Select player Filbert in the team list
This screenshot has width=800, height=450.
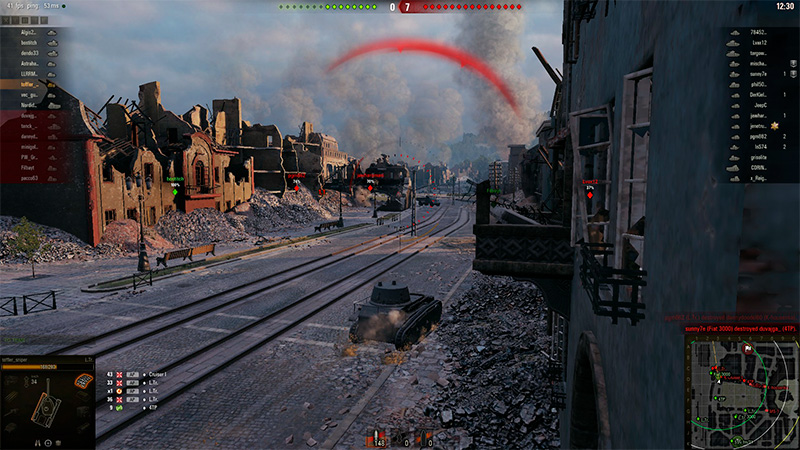coord(27,167)
